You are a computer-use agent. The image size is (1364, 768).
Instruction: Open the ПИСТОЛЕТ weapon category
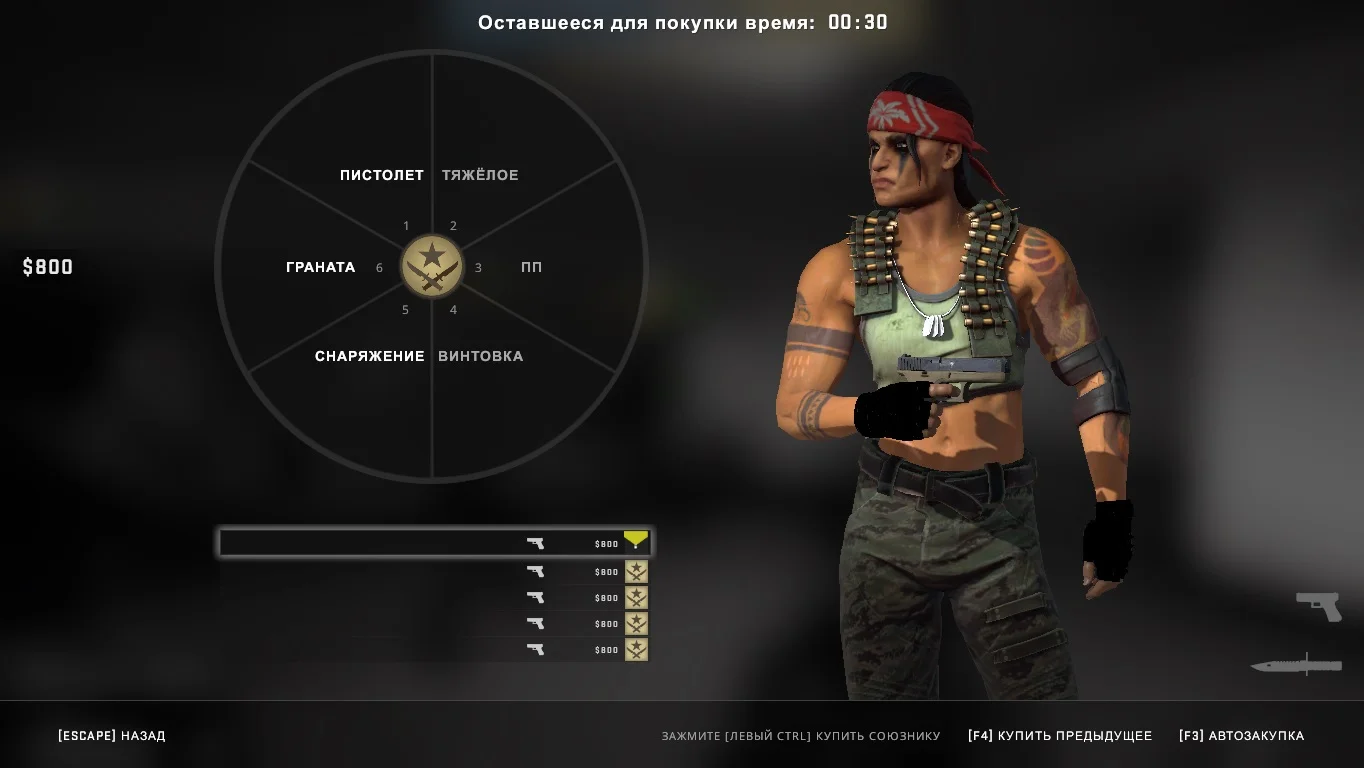(381, 175)
